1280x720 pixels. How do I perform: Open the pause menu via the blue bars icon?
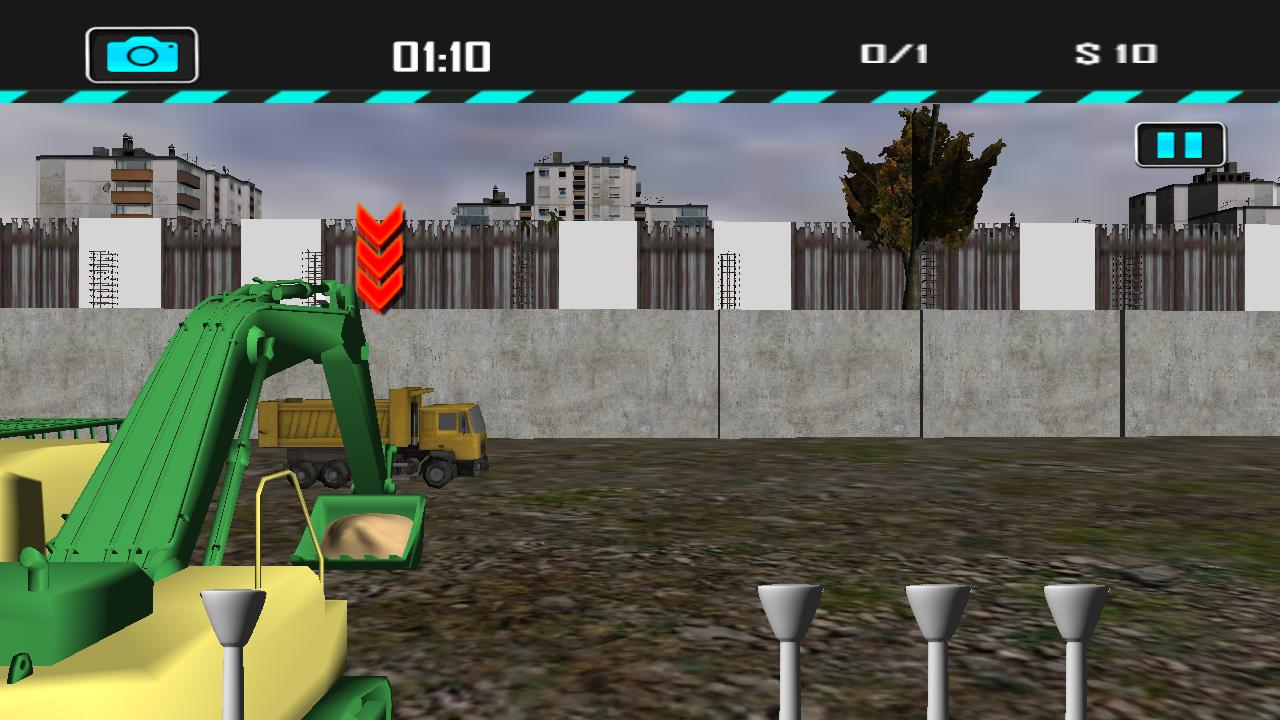point(1180,144)
